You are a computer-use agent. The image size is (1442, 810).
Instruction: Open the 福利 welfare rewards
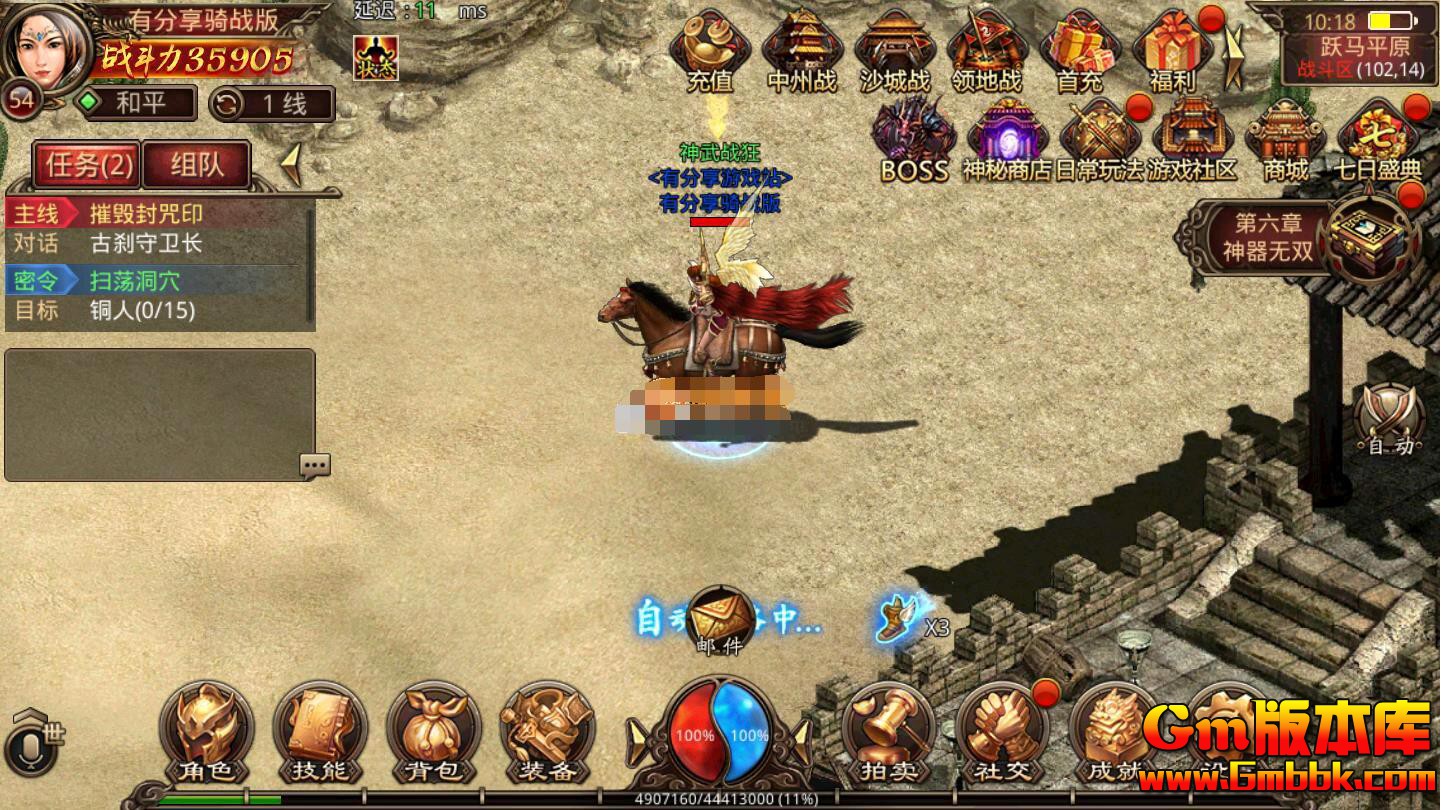pos(1172,48)
